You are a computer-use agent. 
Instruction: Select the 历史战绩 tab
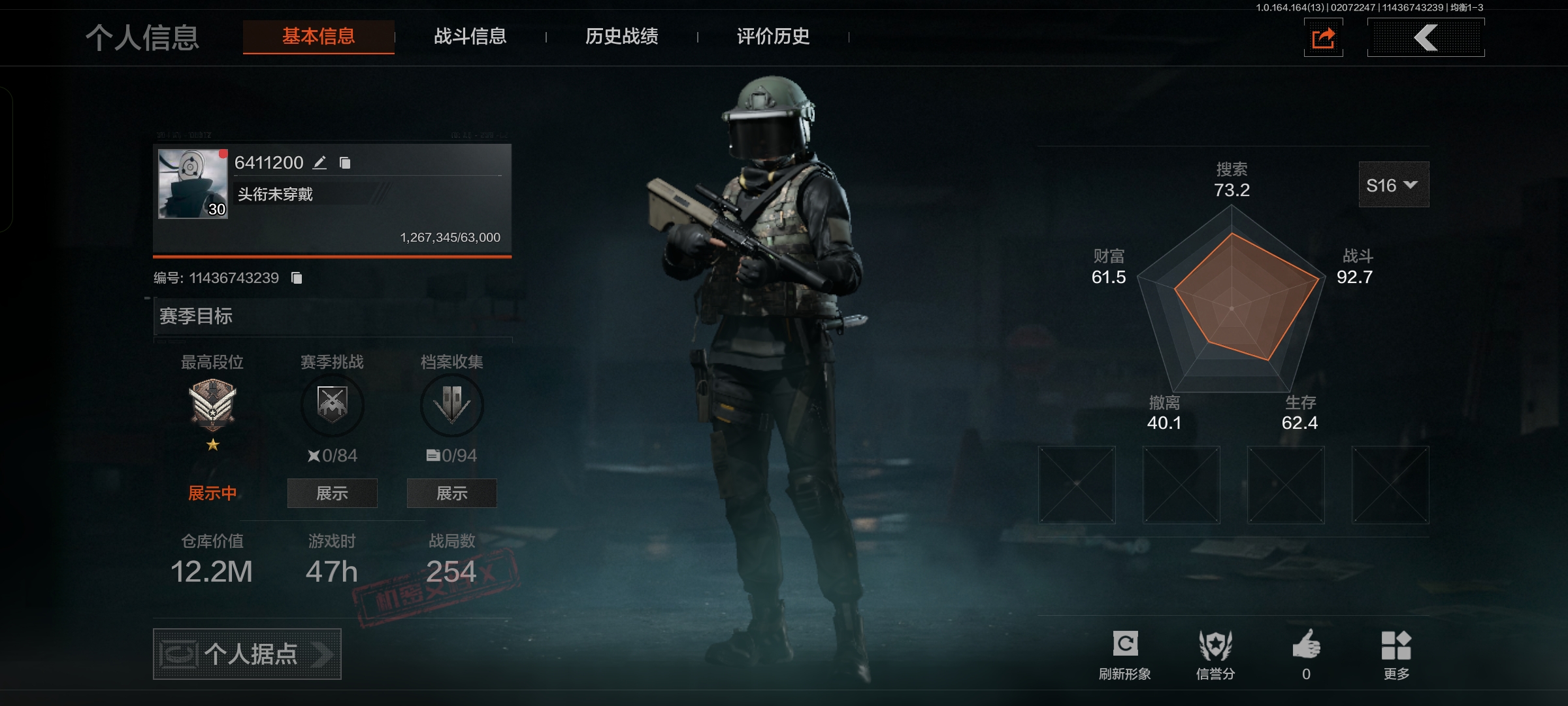pos(622,37)
